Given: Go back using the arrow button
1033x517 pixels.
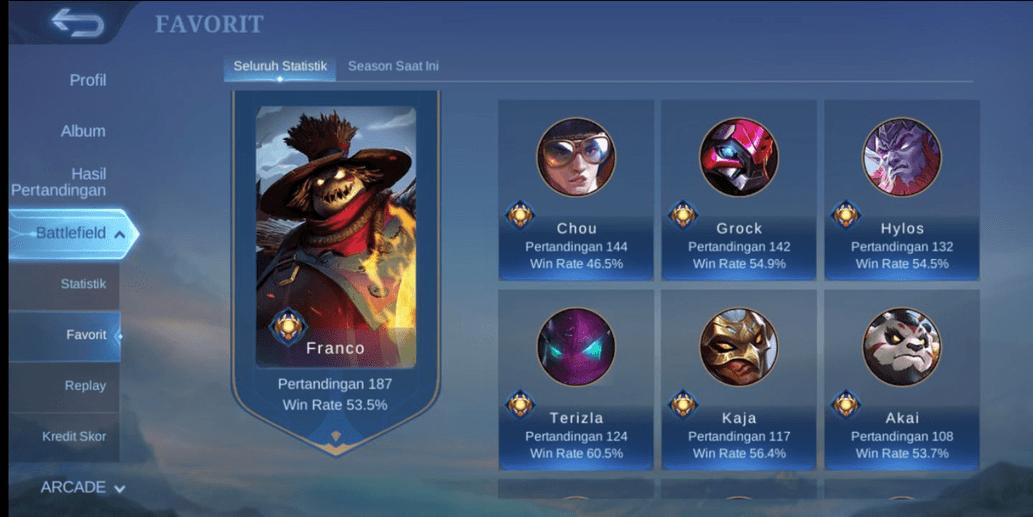Looking at the screenshot, I should (x=78, y=23).
